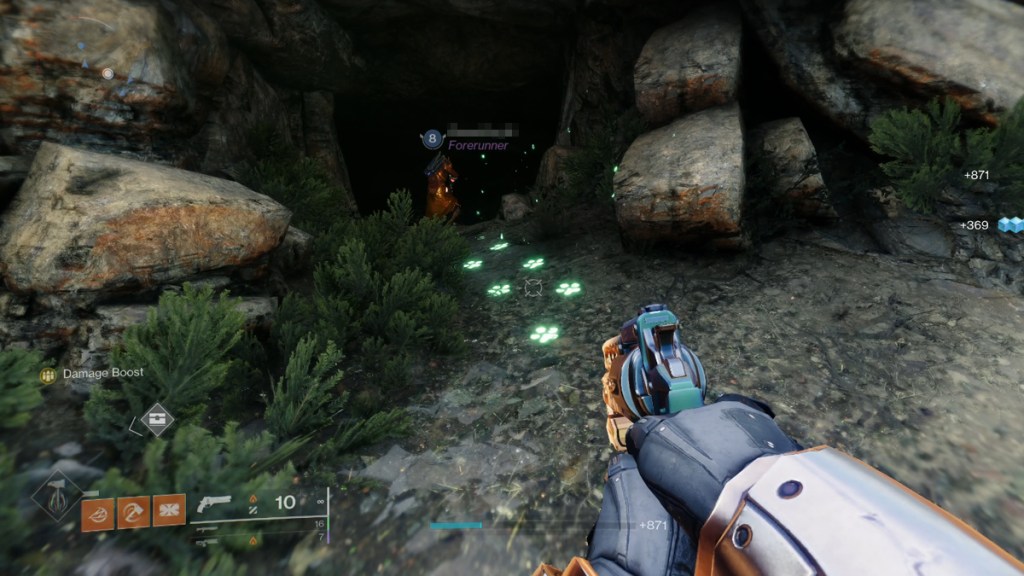Screen dimensions: 1024x576
Task: Click the treasure chest diamond marker
Action: [156, 419]
